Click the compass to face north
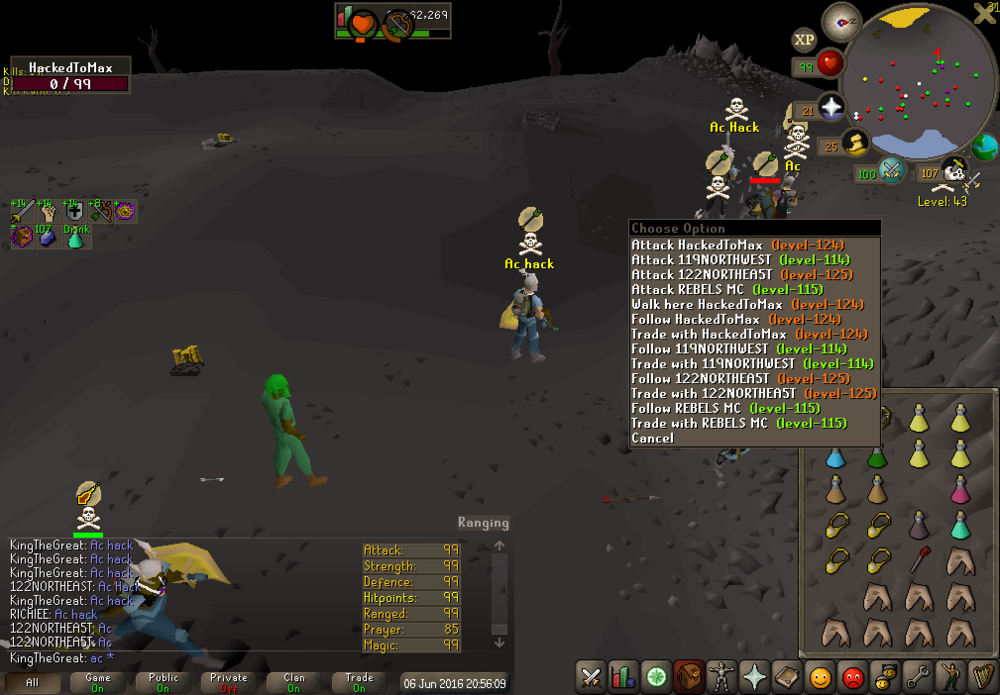Image resolution: width=1000 pixels, height=695 pixels. point(840,22)
